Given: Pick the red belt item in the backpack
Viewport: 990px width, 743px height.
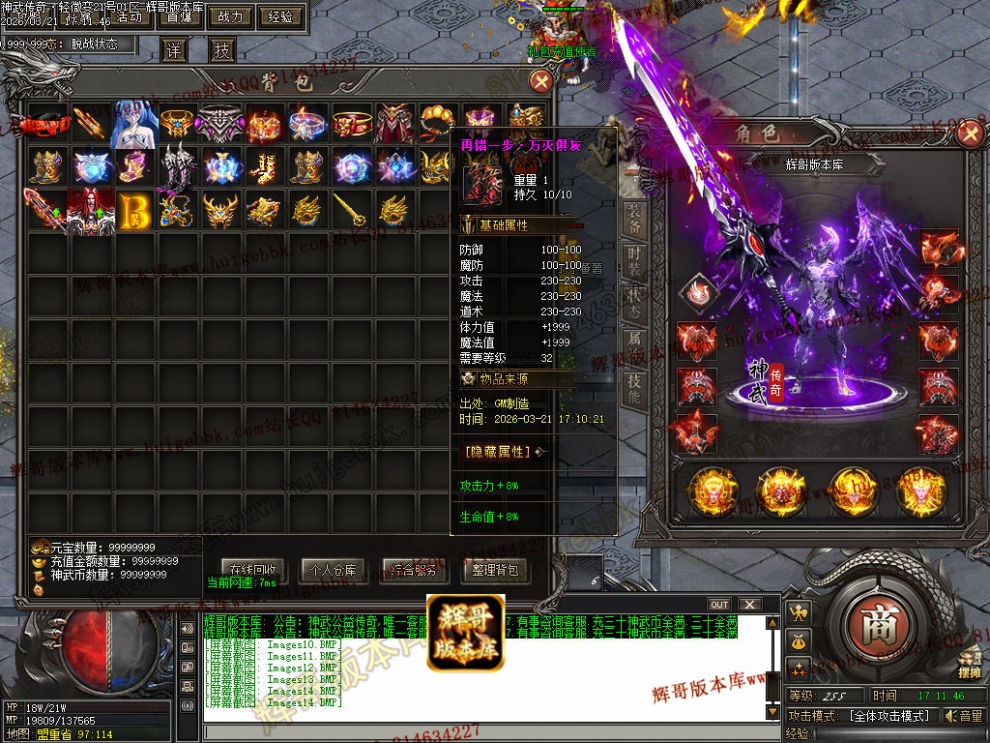Looking at the screenshot, I should point(48,124).
